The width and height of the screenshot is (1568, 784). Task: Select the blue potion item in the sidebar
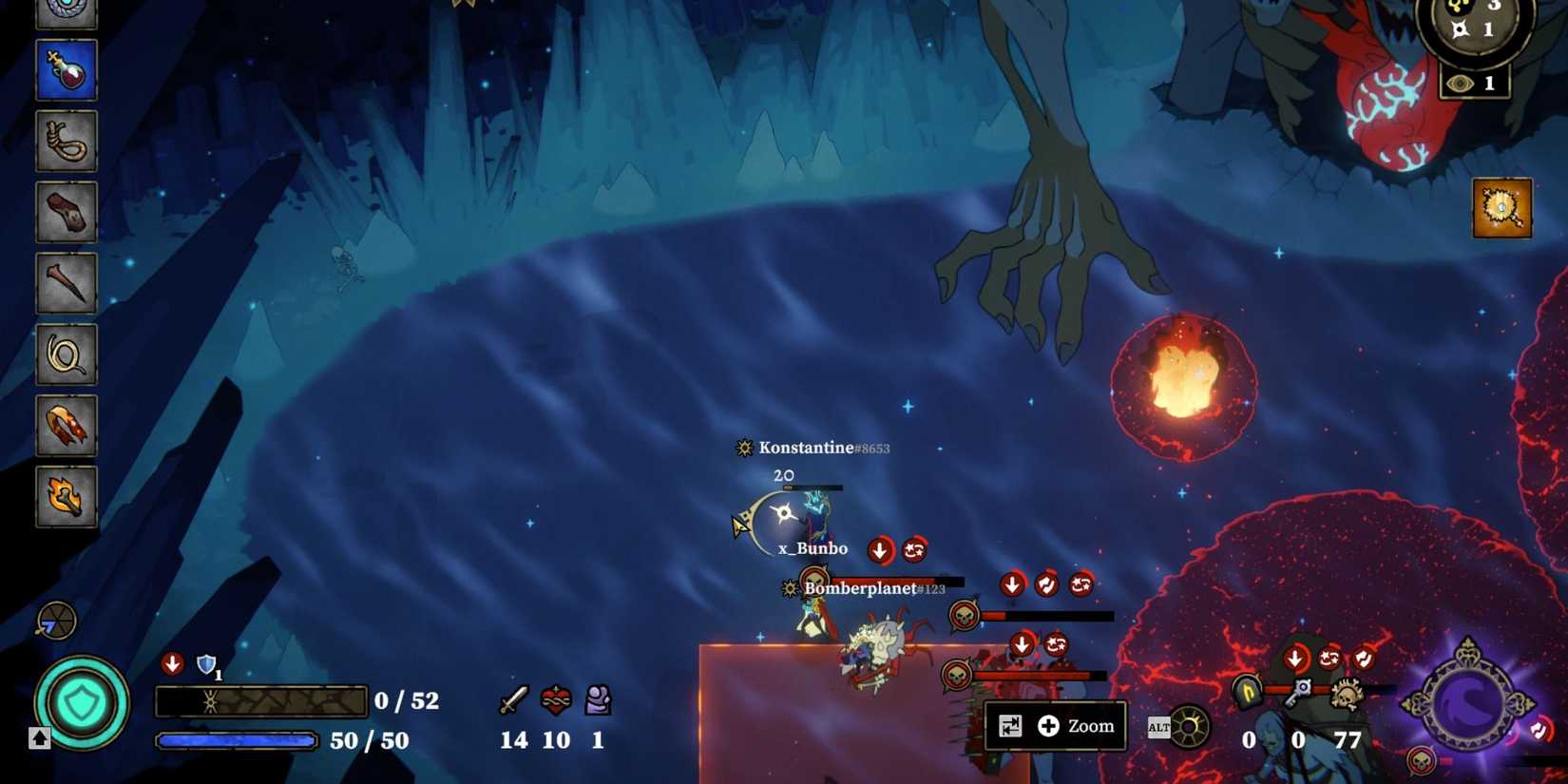[66, 71]
